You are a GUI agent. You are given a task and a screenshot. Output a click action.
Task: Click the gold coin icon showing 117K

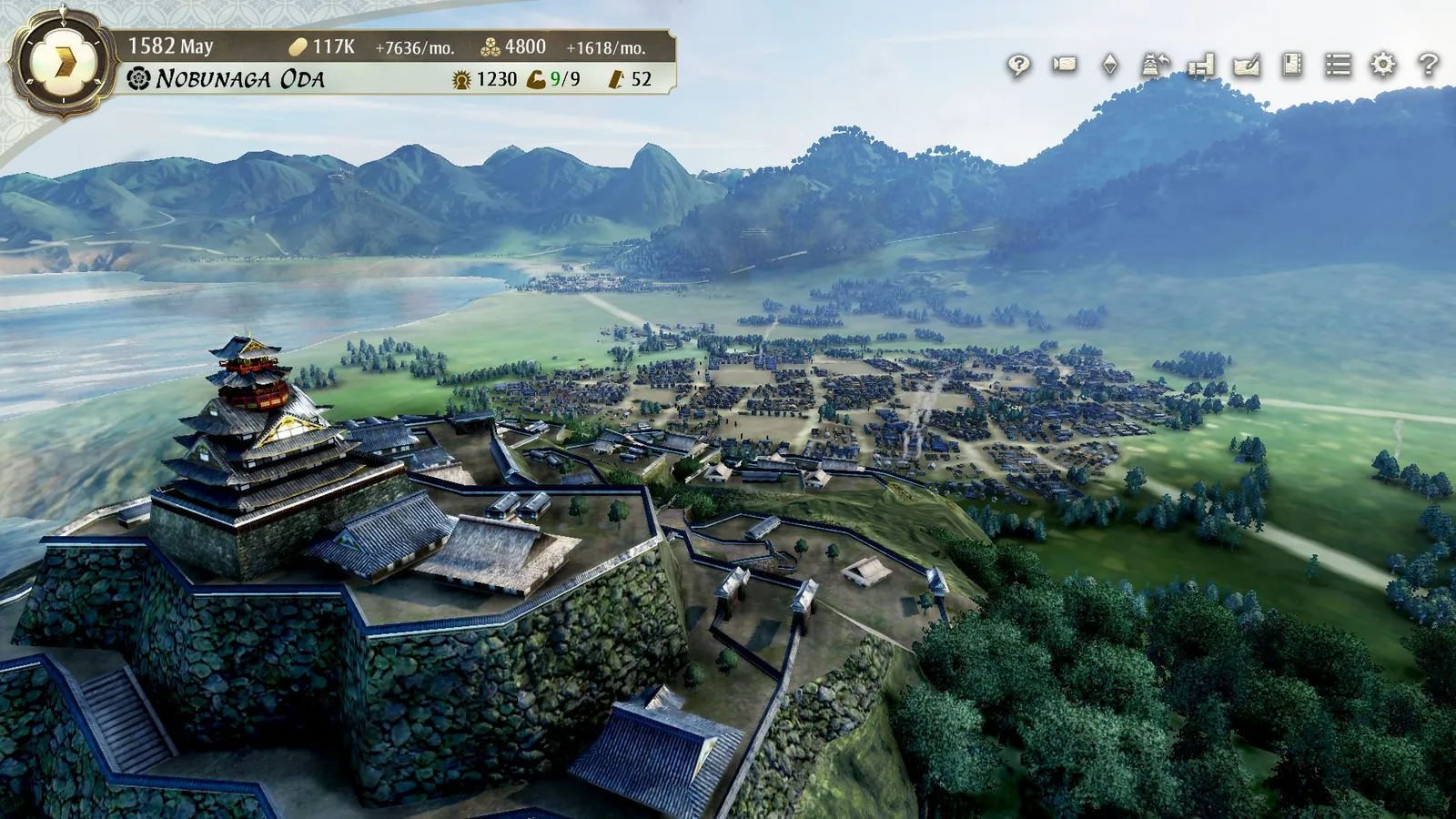[299, 47]
